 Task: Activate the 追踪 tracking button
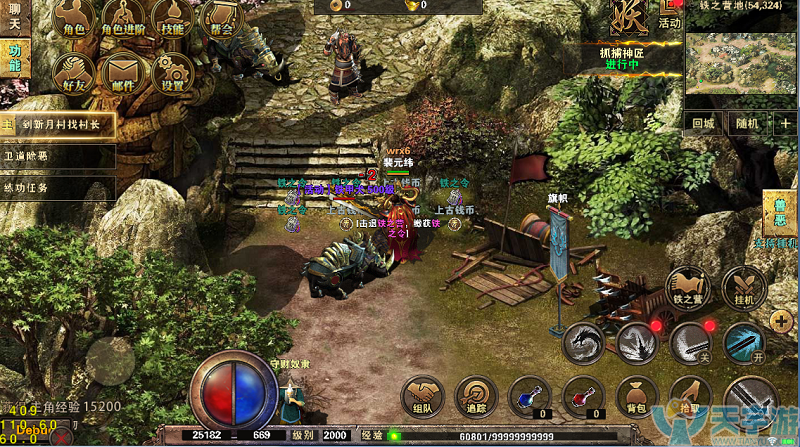tap(476, 396)
